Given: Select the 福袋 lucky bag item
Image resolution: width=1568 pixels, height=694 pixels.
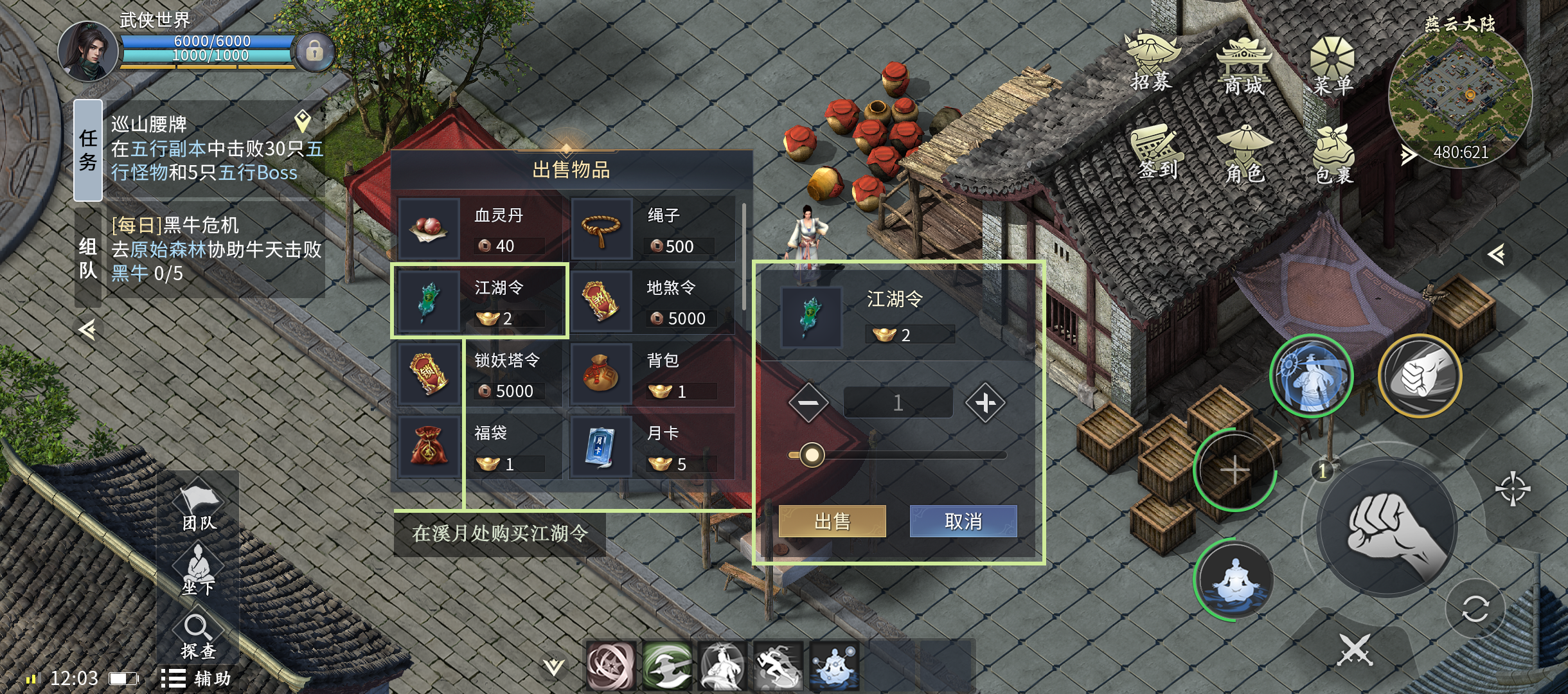Looking at the screenshot, I should (x=479, y=447).
